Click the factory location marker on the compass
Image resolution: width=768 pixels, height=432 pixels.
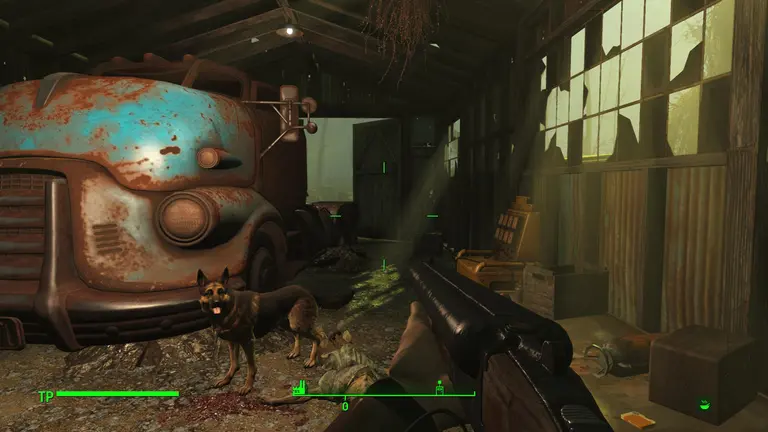point(297,387)
